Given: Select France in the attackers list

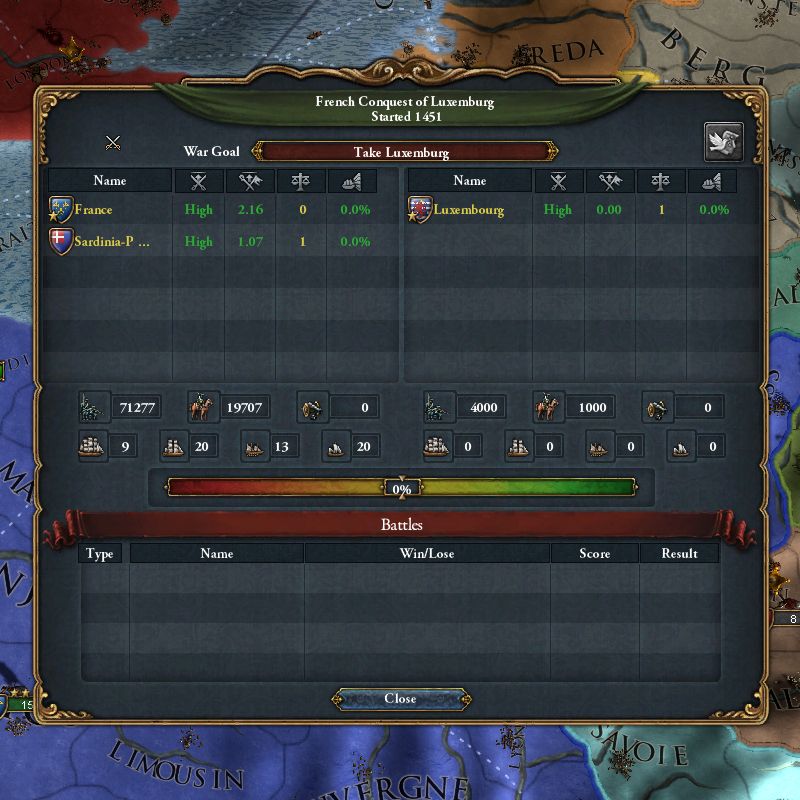Looking at the screenshot, I should tap(93, 210).
